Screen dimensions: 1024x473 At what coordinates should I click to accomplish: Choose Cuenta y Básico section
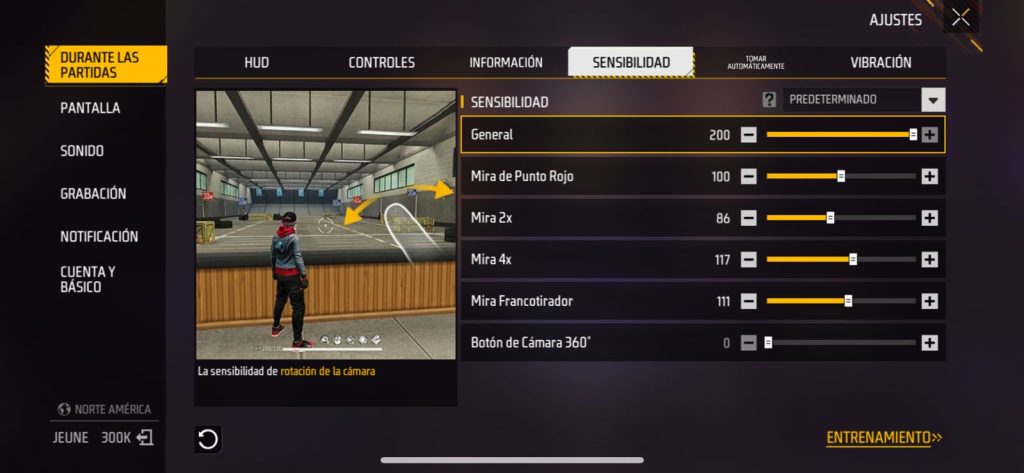[88, 279]
